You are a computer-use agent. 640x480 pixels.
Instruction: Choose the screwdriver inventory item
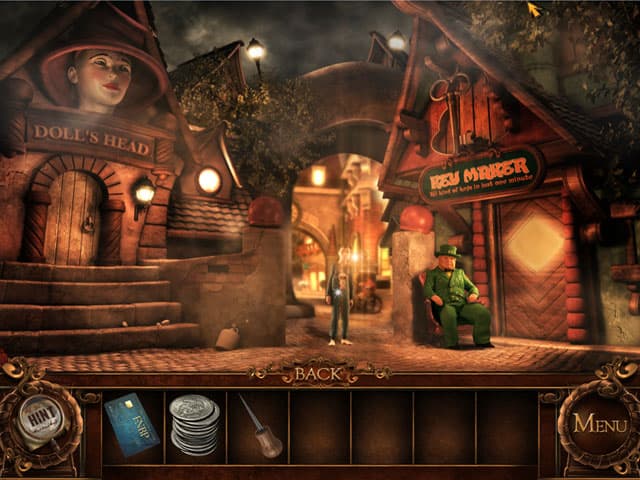[x=258, y=425]
